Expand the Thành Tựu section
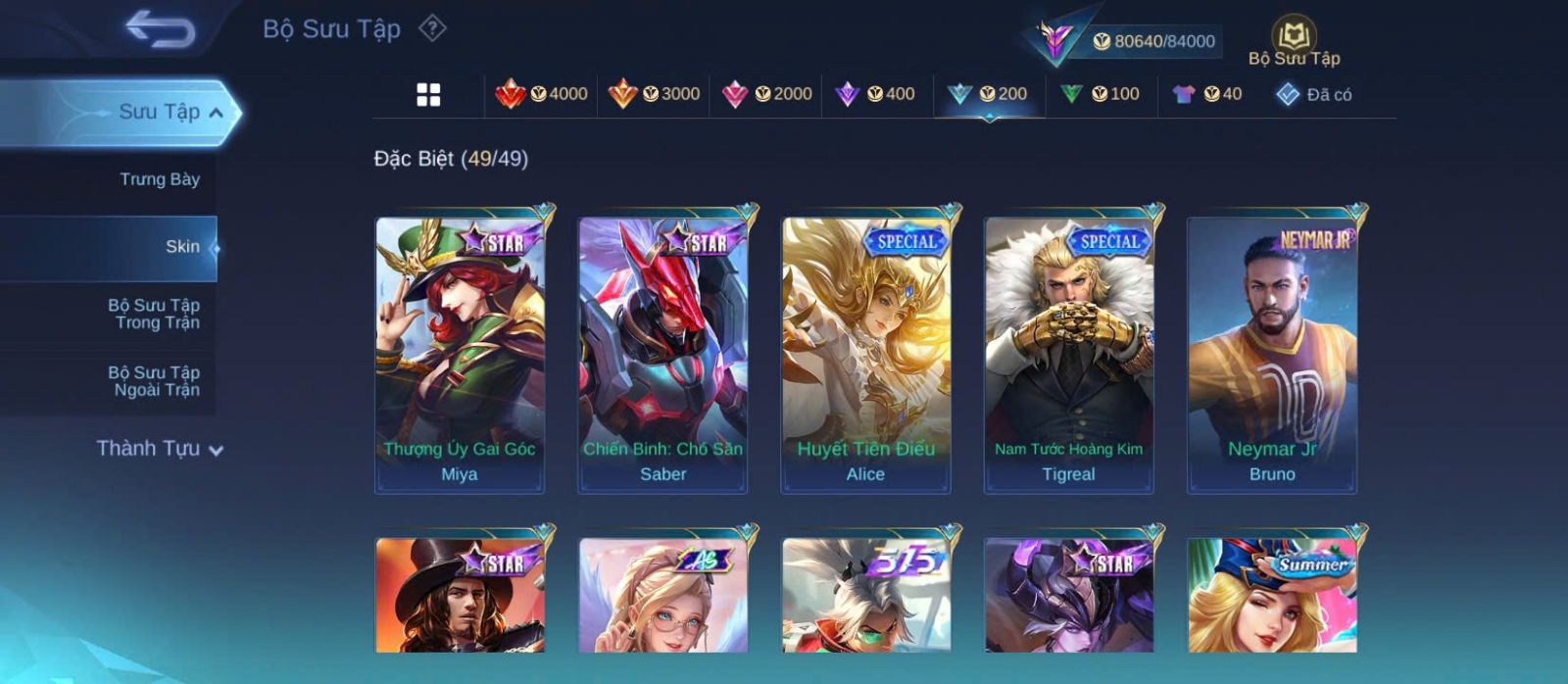This screenshot has width=1568, height=684. (160, 449)
